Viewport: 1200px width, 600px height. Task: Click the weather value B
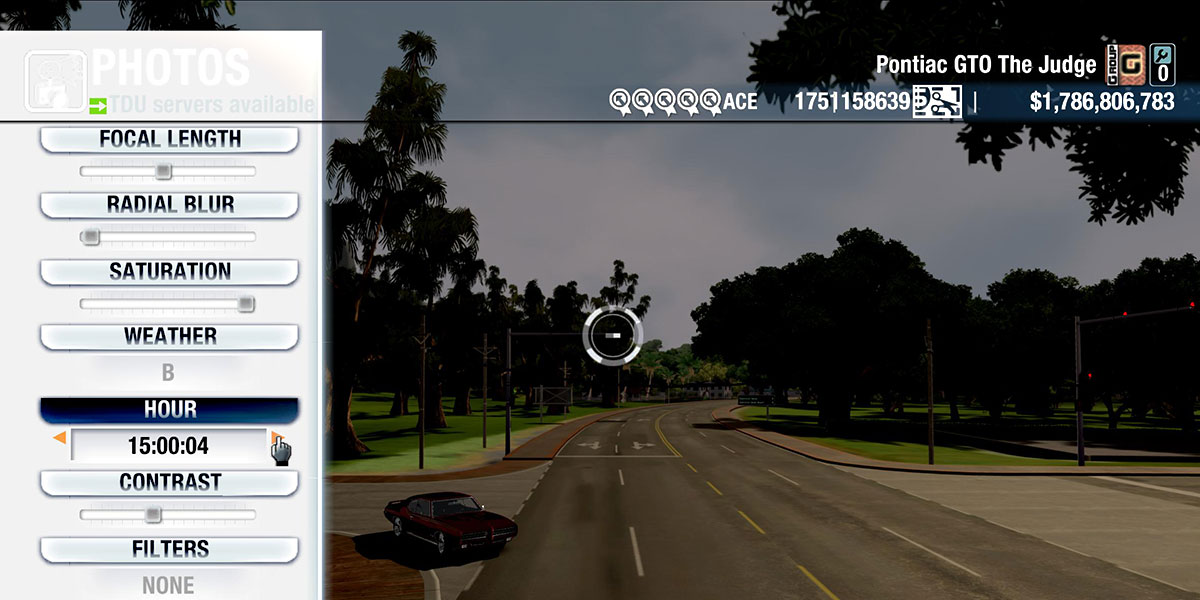[168, 373]
